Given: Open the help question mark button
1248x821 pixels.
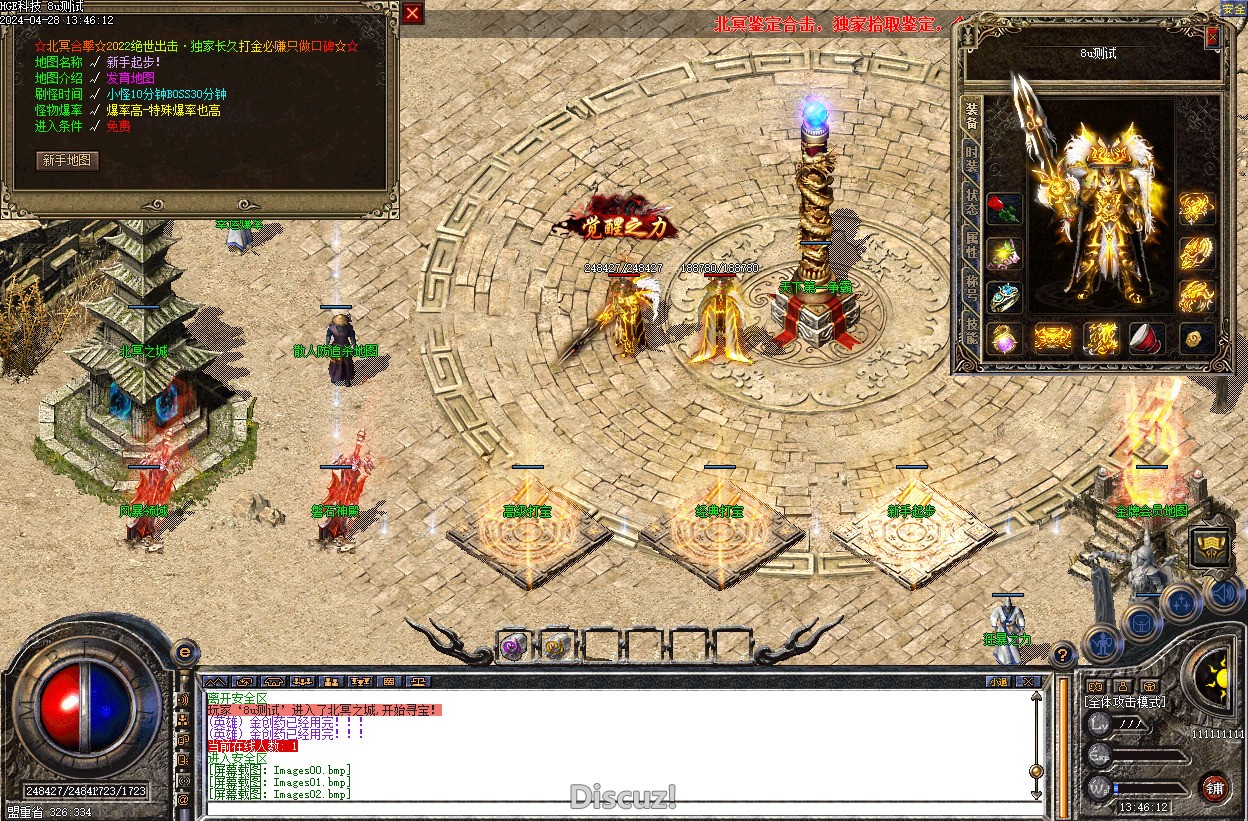Looking at the screenshot, I should [1063, 655].
